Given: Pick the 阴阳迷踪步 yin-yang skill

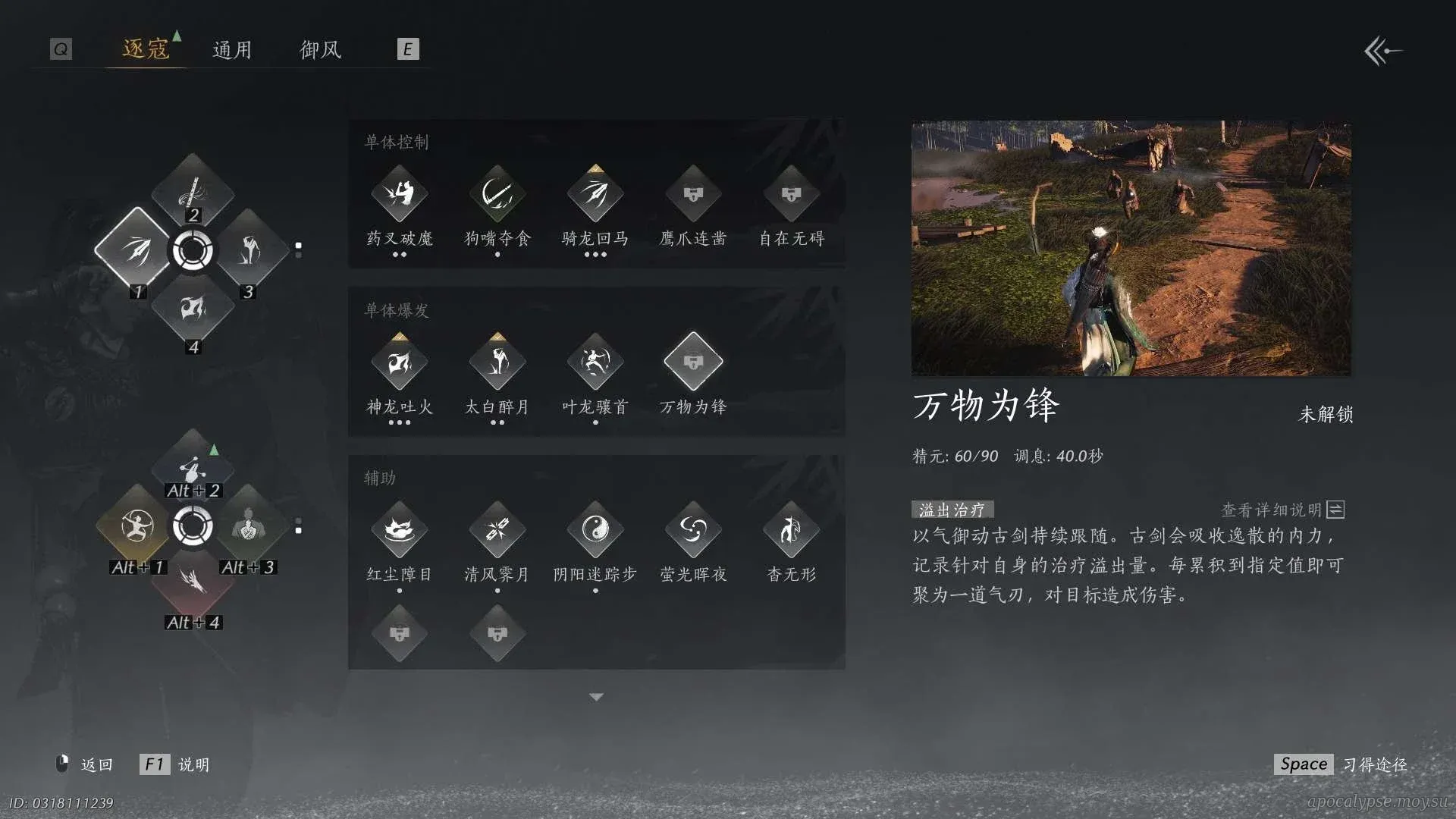Looking at the screenshot, I should pyautogui.click(x=595, y=529).
